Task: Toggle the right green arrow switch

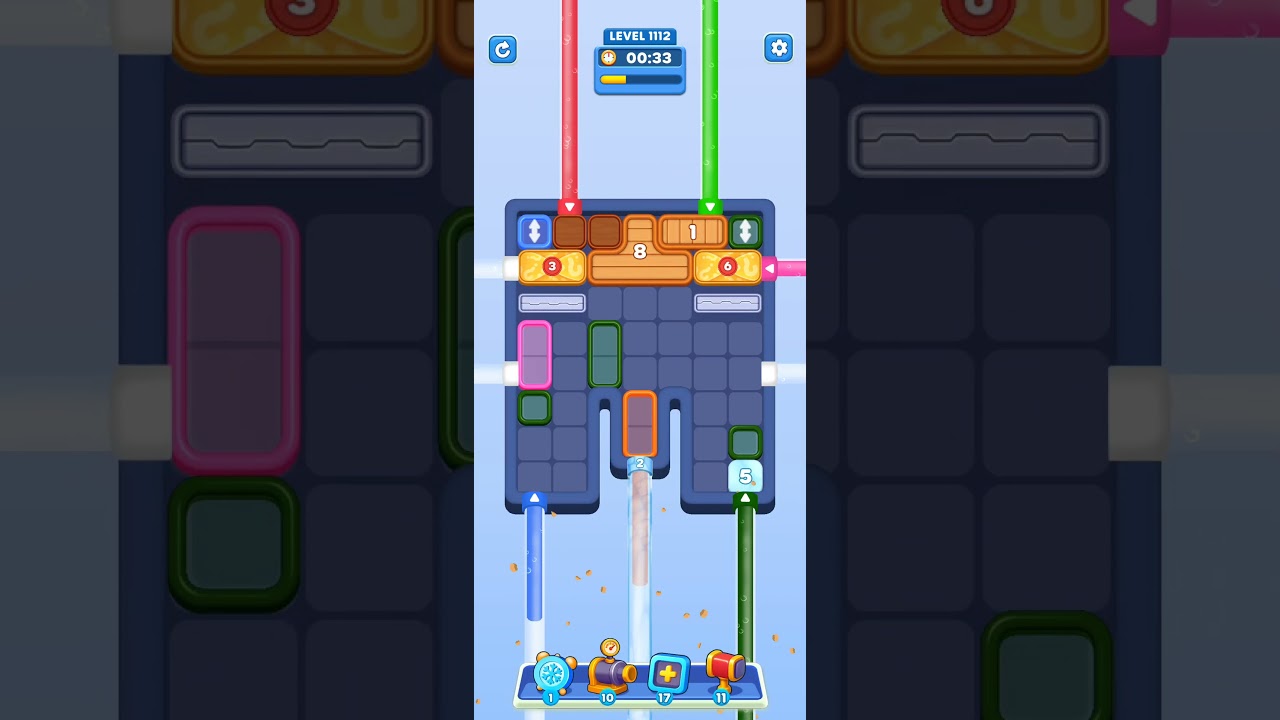Action: [745, 231]
